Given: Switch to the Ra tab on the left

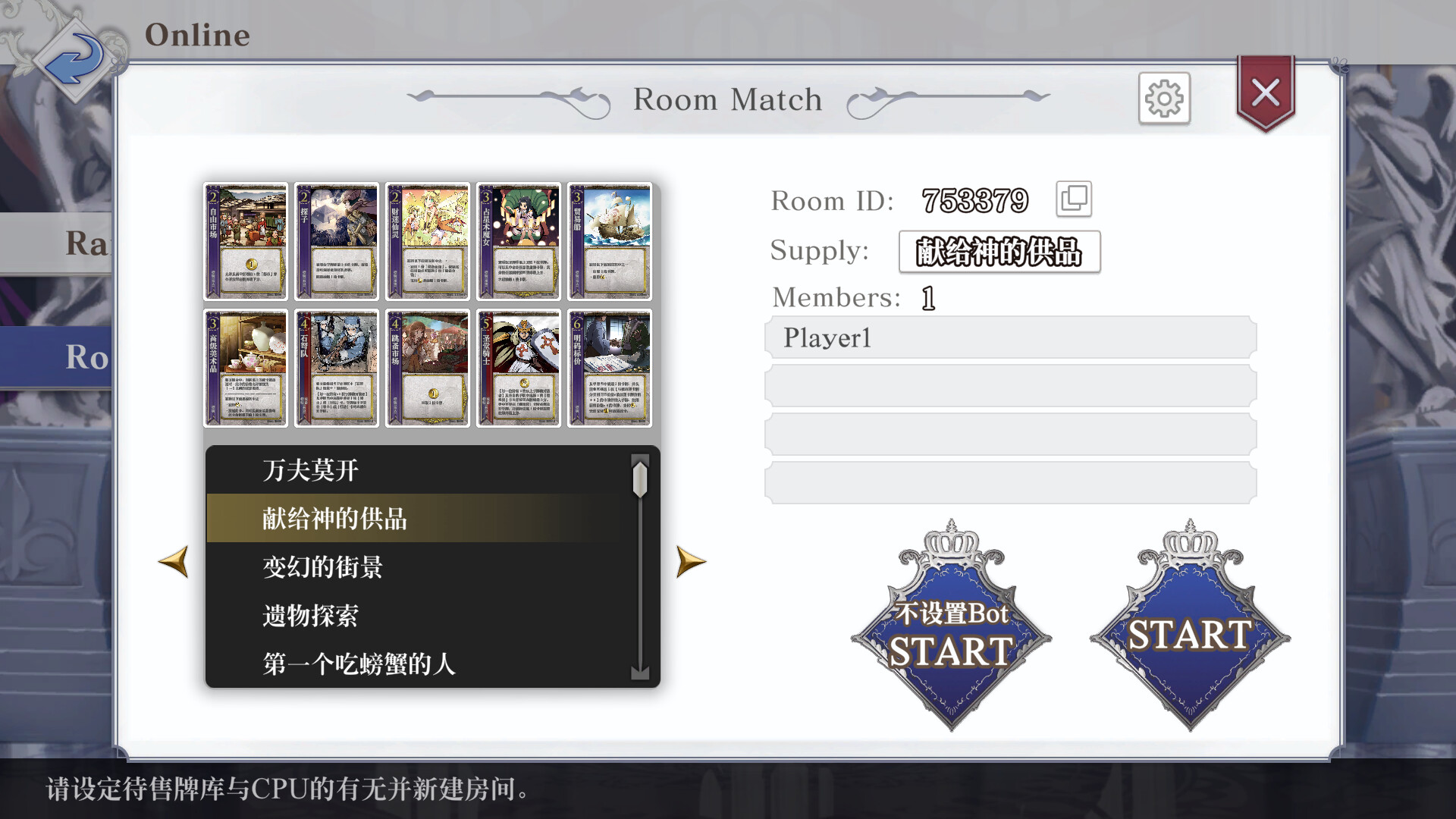Looking at the screenshot, I should tap(83, 241).
